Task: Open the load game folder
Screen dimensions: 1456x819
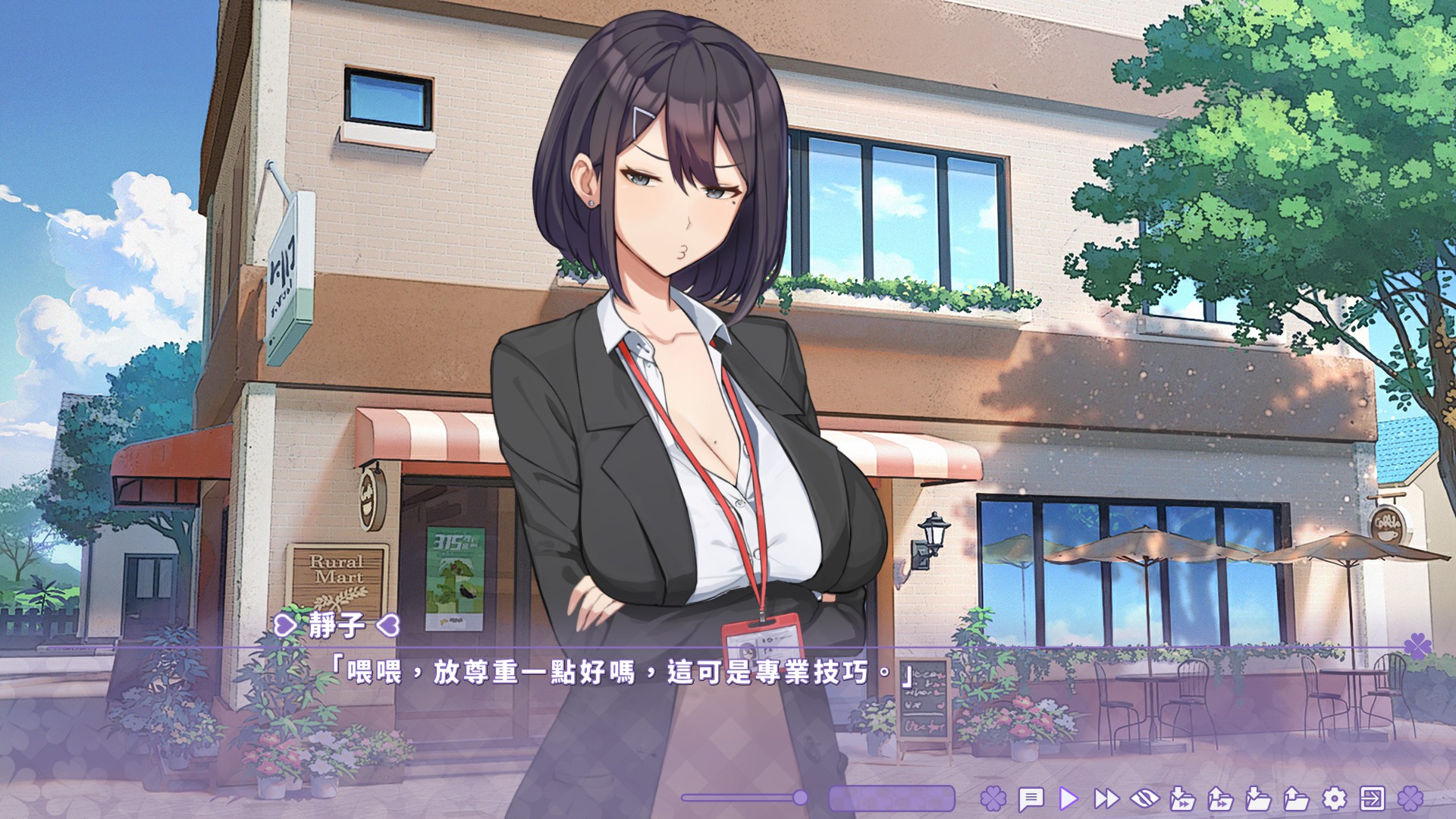Action: 1296,799
